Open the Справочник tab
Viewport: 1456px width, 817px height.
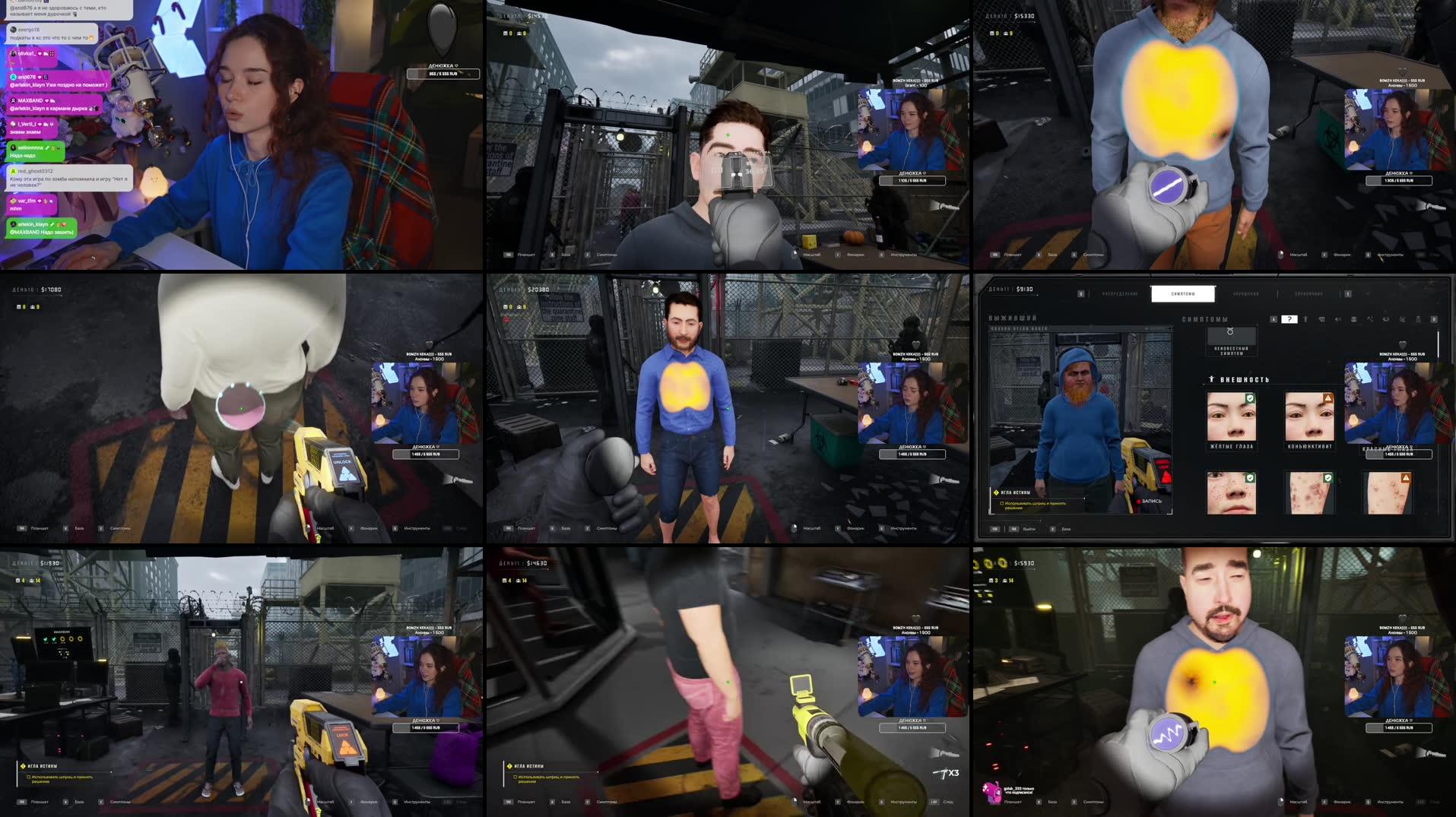1308,293
